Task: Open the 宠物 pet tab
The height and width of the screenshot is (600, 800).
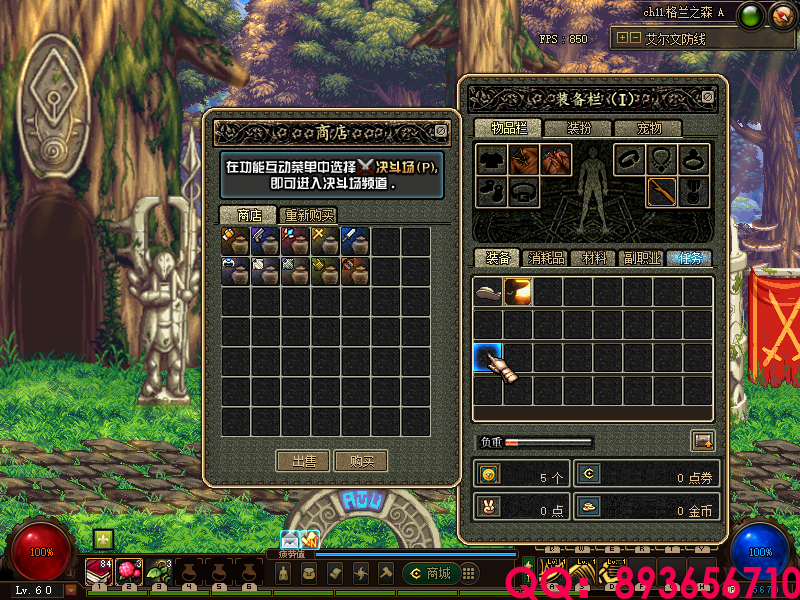Action: pos(650,128)
